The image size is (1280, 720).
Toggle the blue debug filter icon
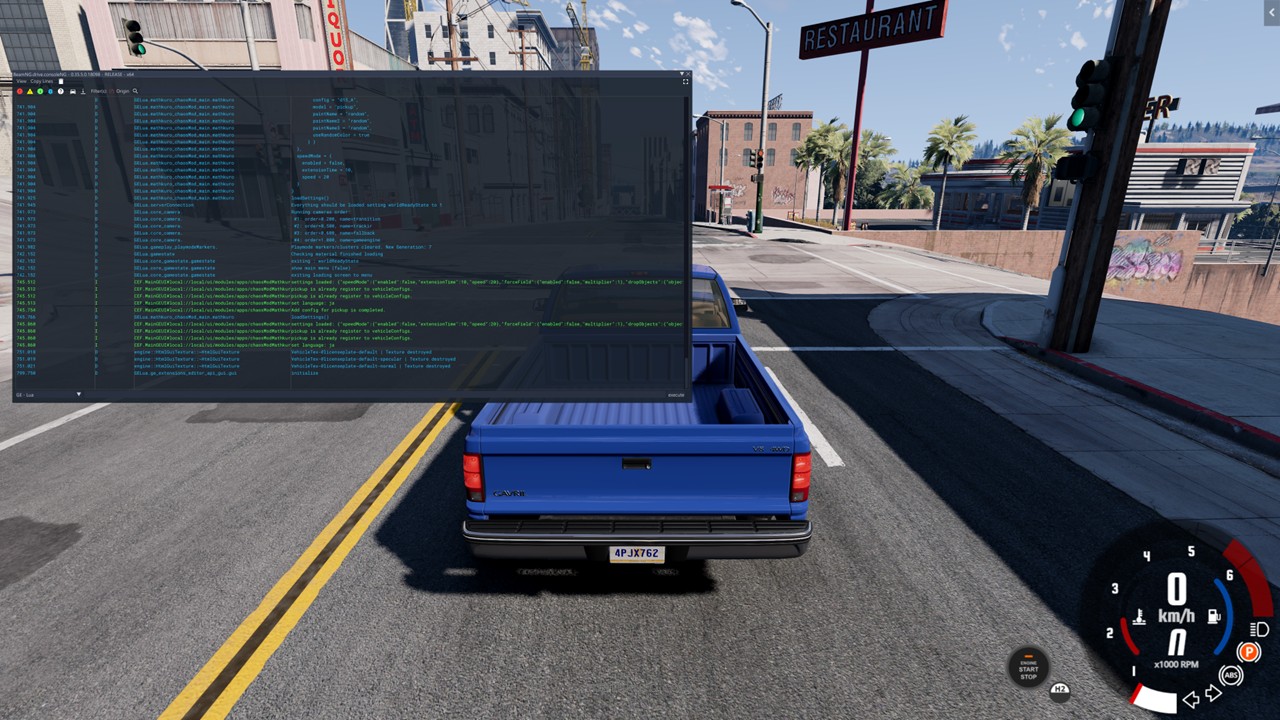pyautogui.click(x=50, y=91)
